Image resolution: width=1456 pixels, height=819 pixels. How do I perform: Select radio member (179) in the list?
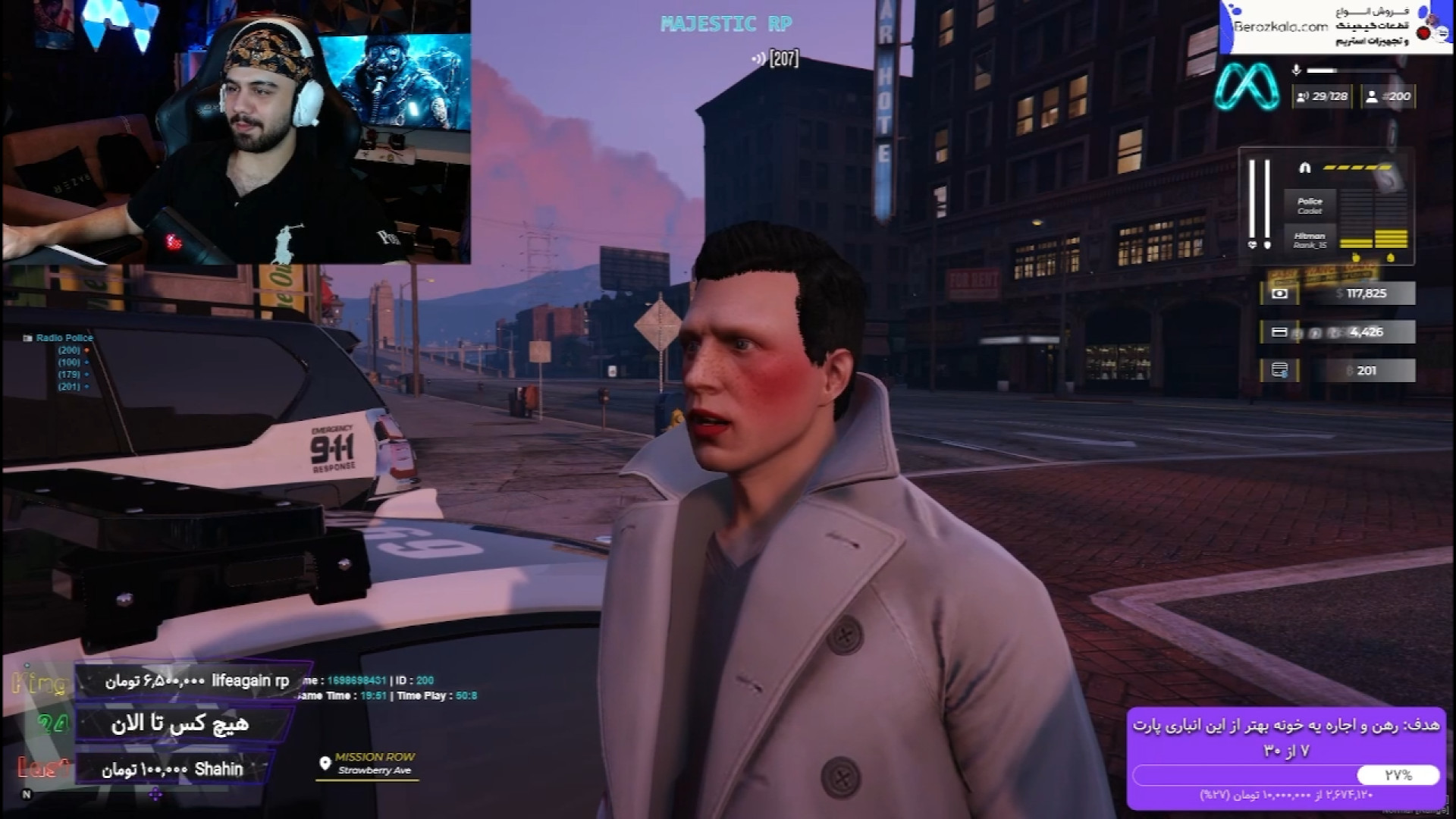pyautogui.click(x=69, y=375)
